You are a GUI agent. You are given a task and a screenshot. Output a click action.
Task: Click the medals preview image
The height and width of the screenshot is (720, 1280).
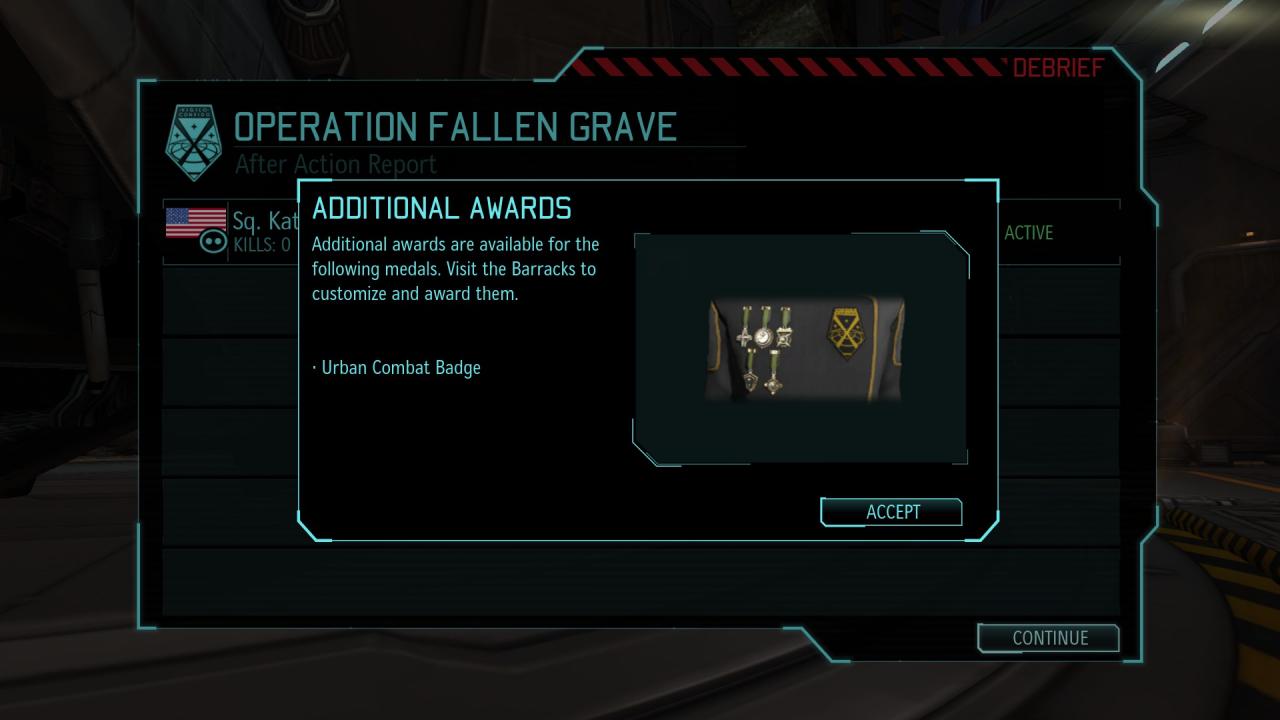tap(803, 348)
